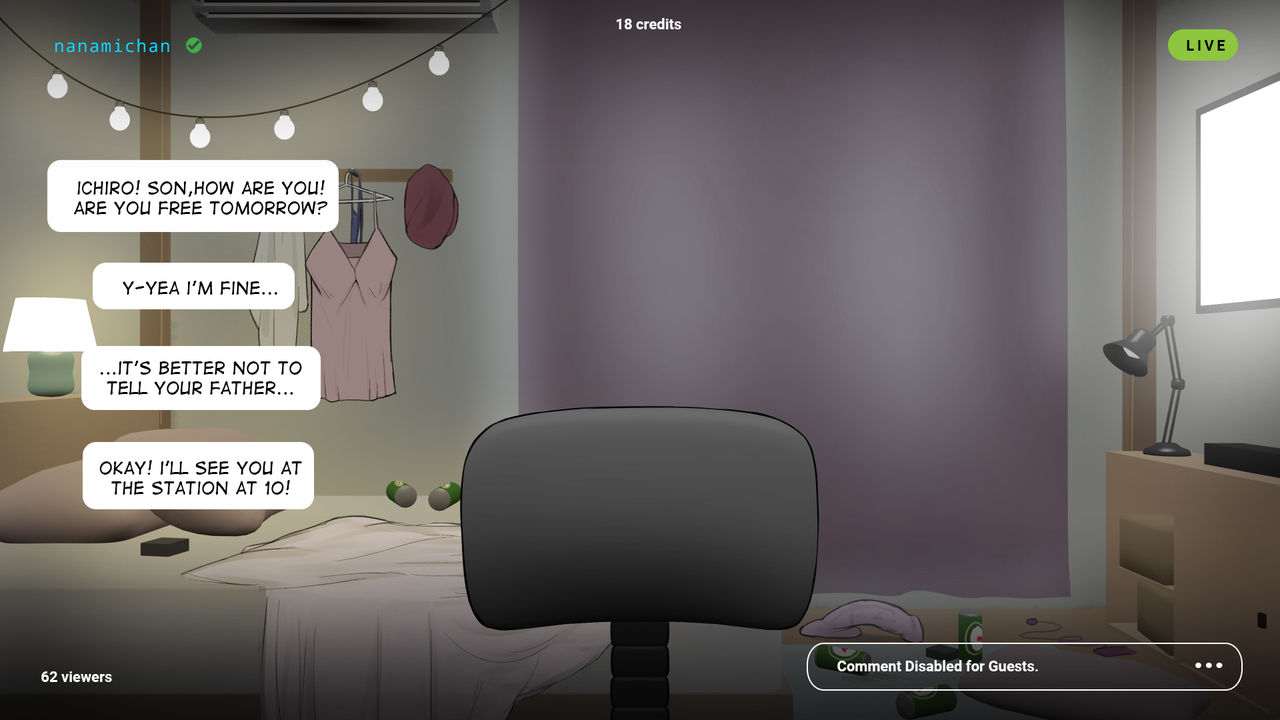The height and width of the screenshot is (720, 1280).
Task: Open the nanamichan streamer profile name
Action: coord(113,46)
